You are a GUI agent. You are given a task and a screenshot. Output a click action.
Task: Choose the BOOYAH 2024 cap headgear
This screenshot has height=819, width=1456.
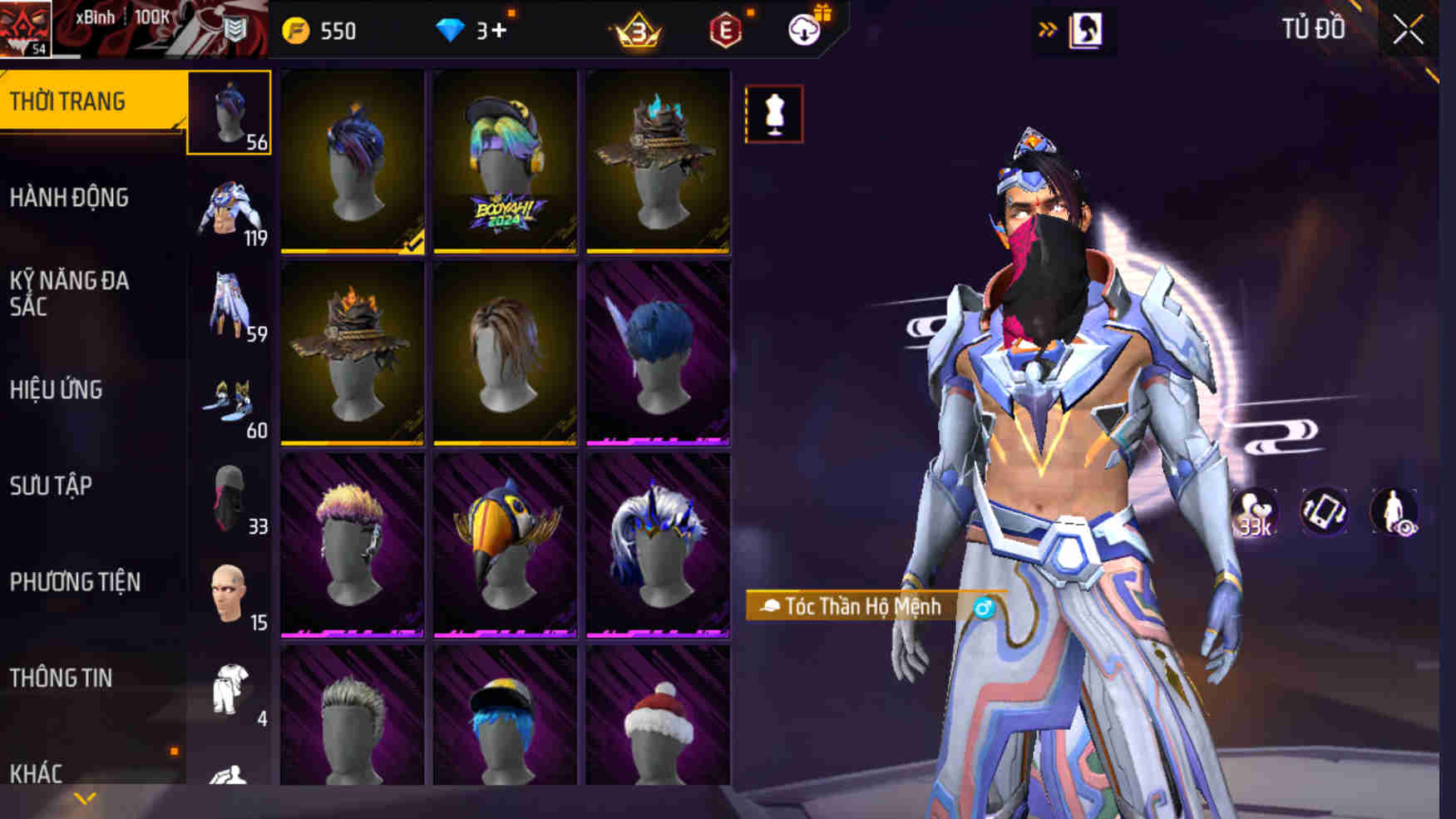tap(505, 161)
